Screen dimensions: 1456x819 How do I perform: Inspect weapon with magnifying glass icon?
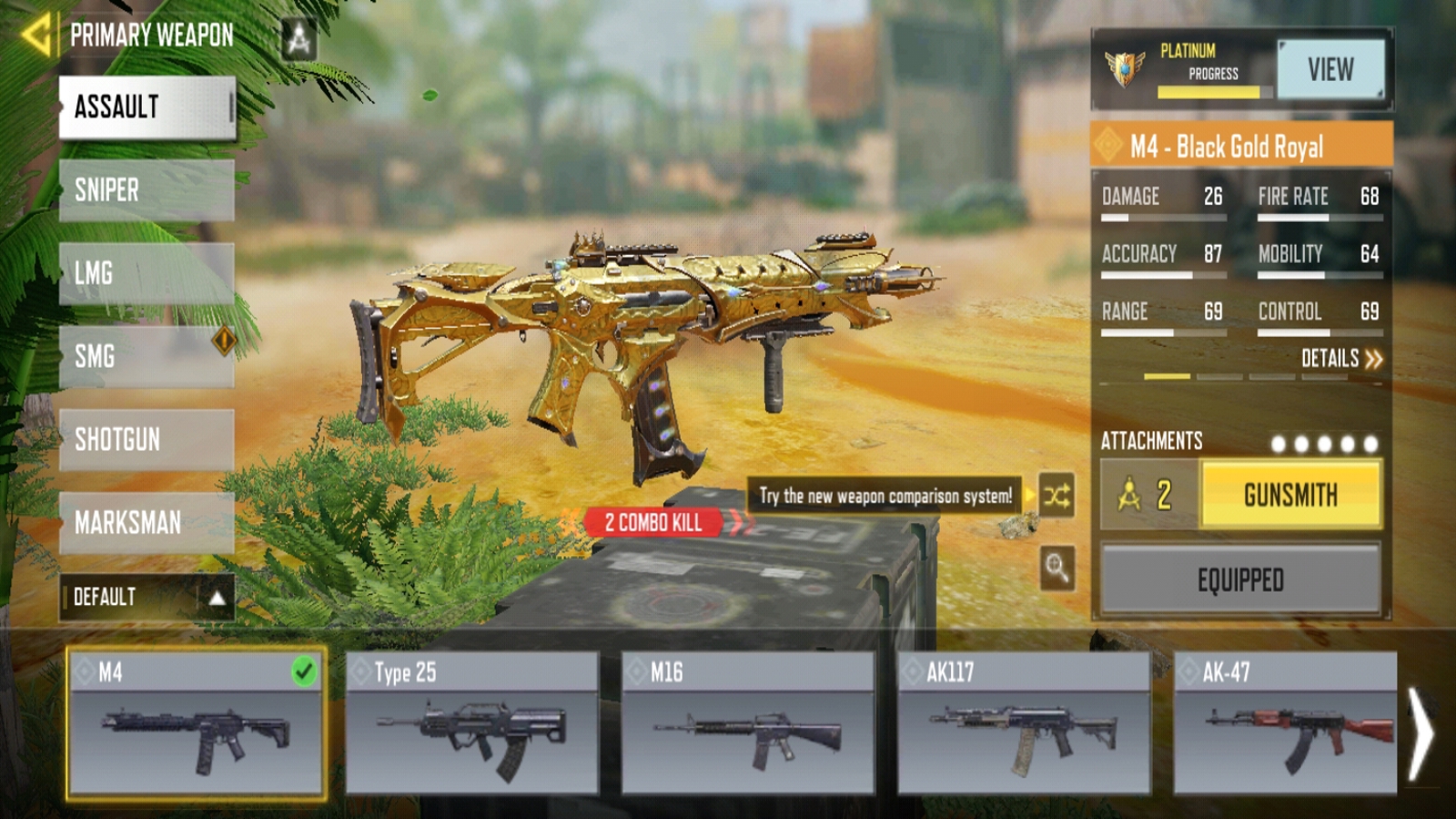[x=1057, y=569]
